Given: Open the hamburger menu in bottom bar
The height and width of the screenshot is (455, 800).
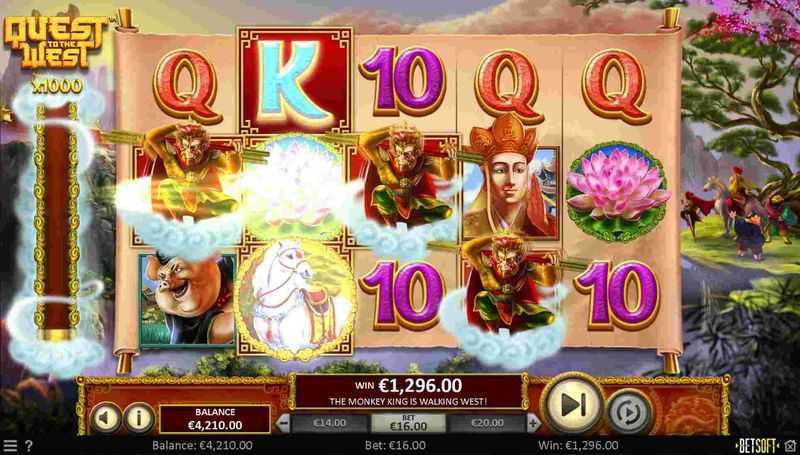Looking at the screenshot, I should [9, 446].
